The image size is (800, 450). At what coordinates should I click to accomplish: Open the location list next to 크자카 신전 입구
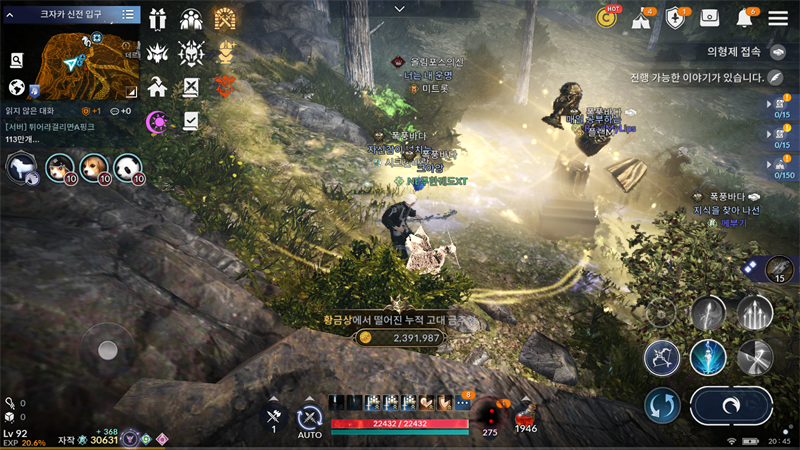point(128,15)
